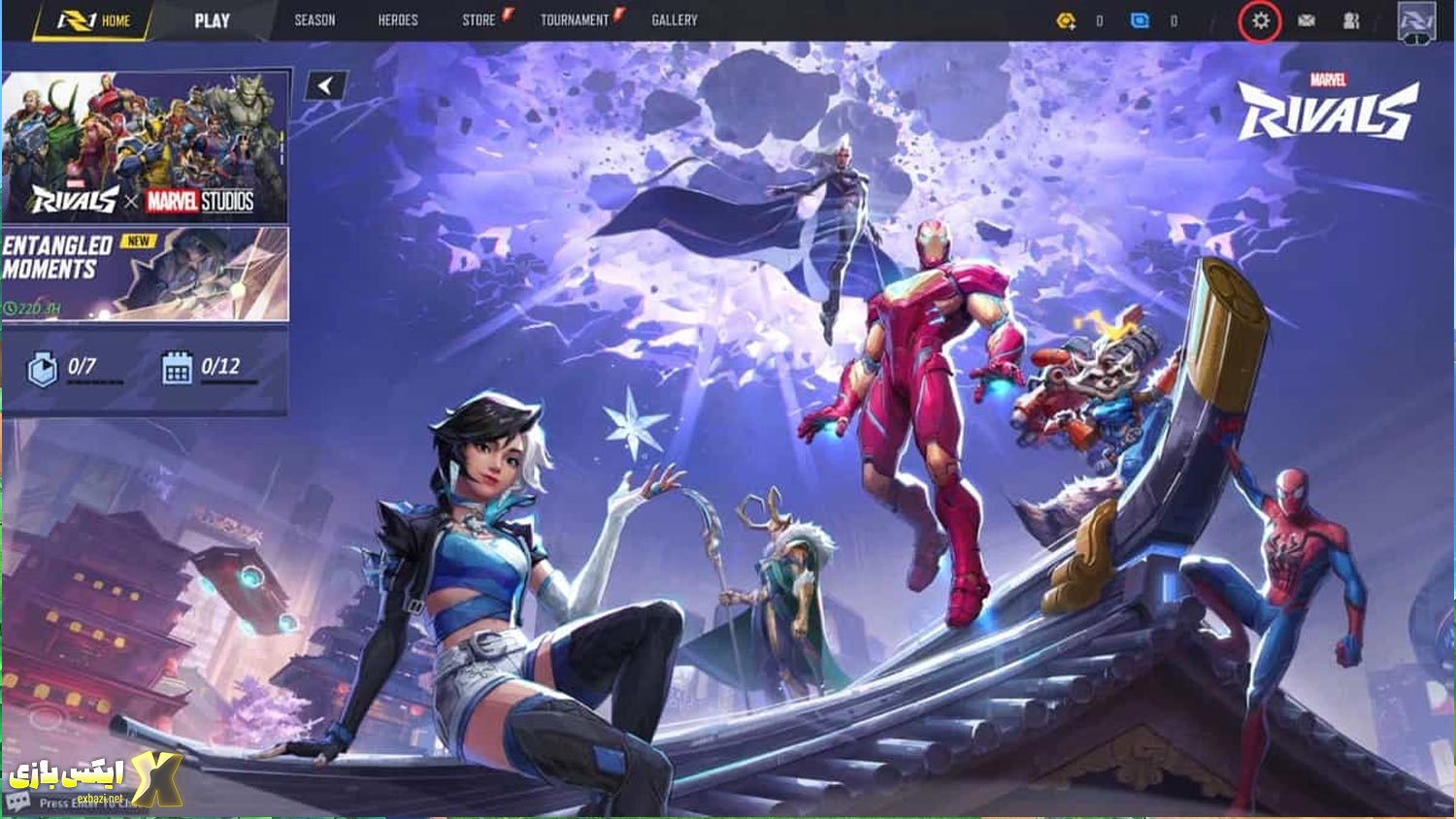Open the calendar challenges icon showing 0/12
The width and height of the screenshot is (1456, 819).
(x=178, y=365)
